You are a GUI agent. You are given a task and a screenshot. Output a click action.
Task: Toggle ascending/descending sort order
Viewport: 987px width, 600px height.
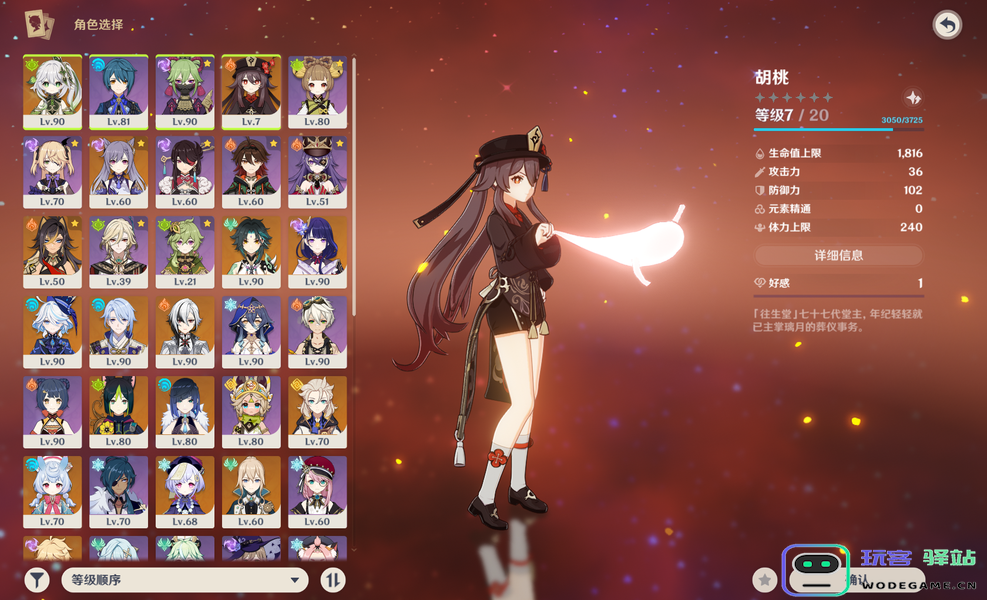click(x=332, y=579)
